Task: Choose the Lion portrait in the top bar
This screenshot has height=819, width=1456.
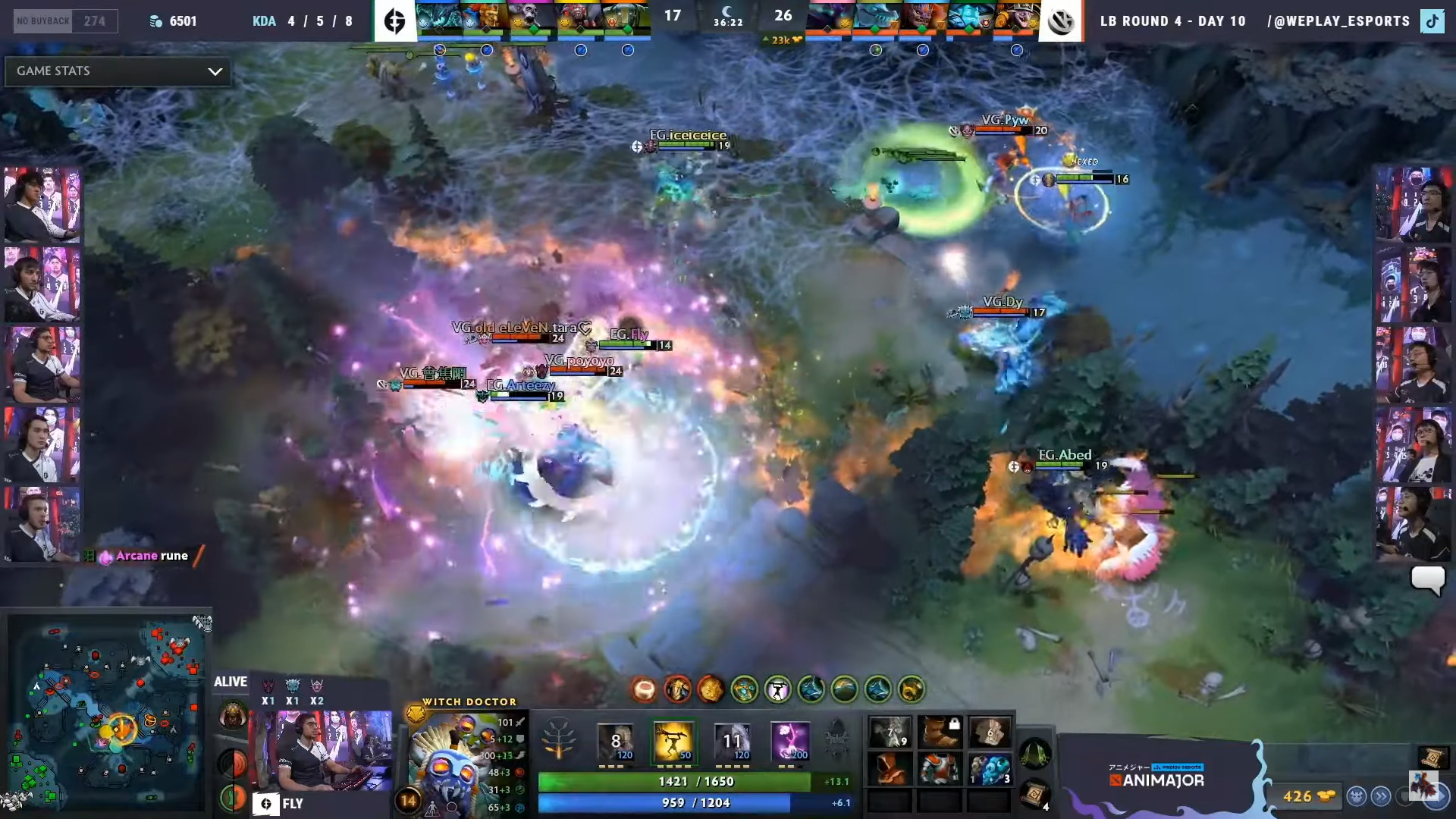Action: pyautogui.click(x=922, y=18)
